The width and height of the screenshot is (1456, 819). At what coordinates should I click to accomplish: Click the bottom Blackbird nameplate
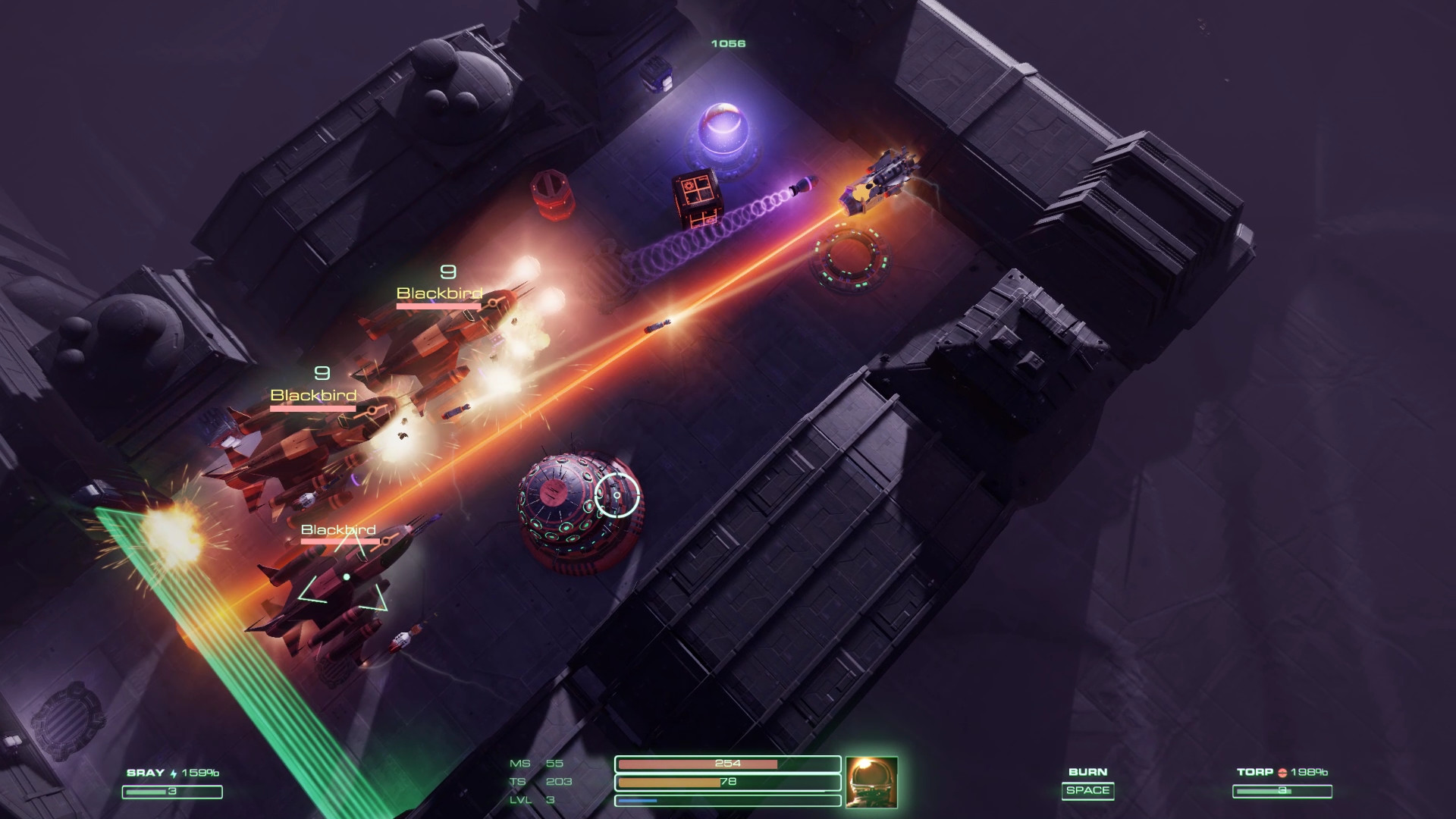pos(338,531)
